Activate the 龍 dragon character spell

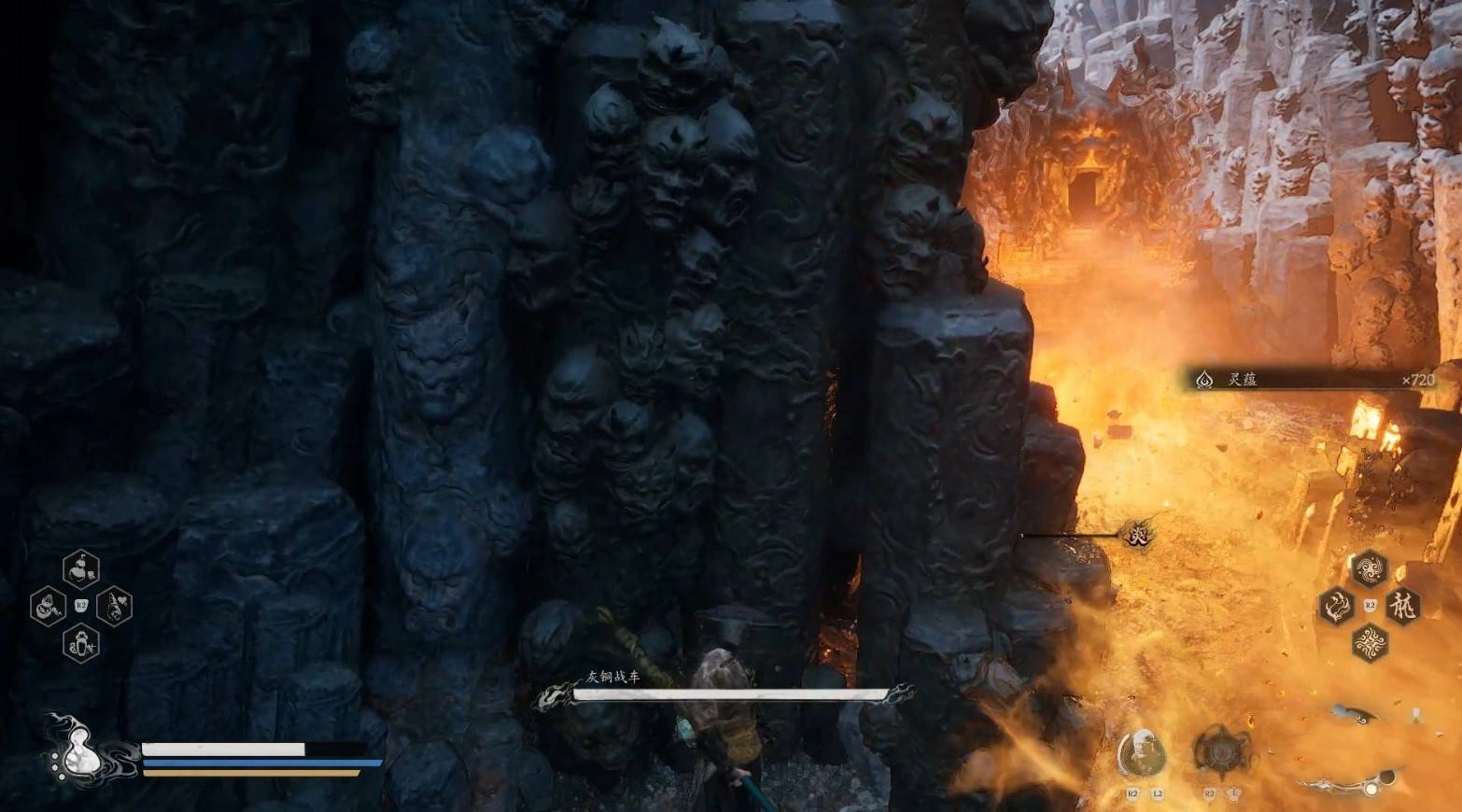pyautogui.click(x=1401, y=606)
